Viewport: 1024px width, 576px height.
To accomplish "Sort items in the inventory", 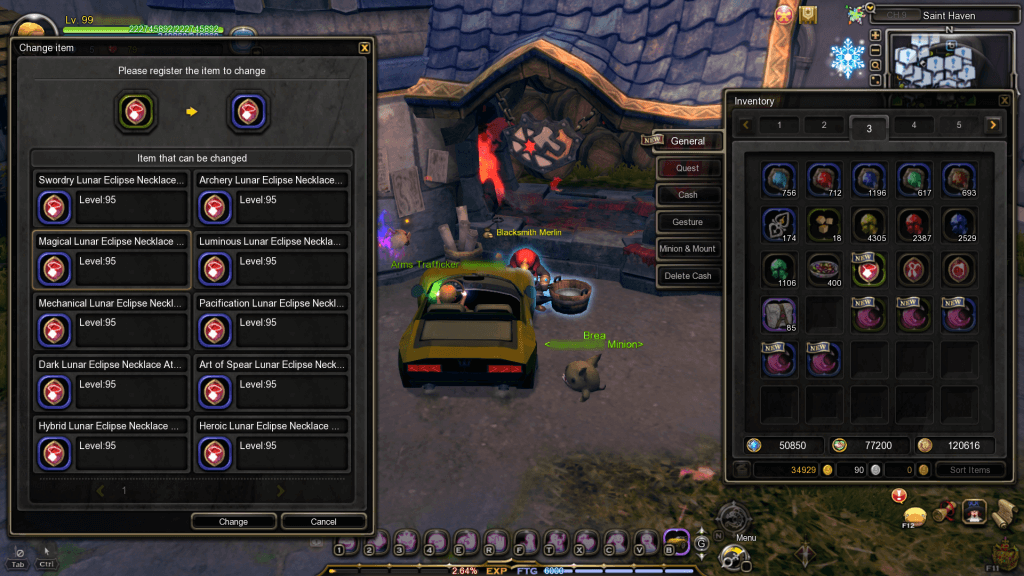I will pos(970,470).
